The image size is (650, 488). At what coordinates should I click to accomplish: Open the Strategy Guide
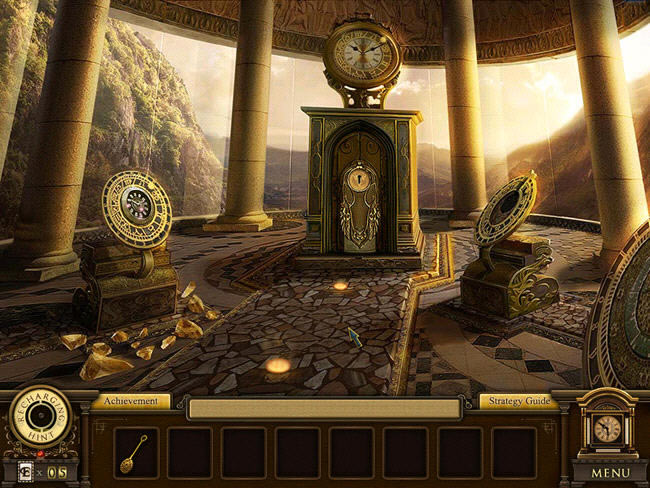click(518, 401)
